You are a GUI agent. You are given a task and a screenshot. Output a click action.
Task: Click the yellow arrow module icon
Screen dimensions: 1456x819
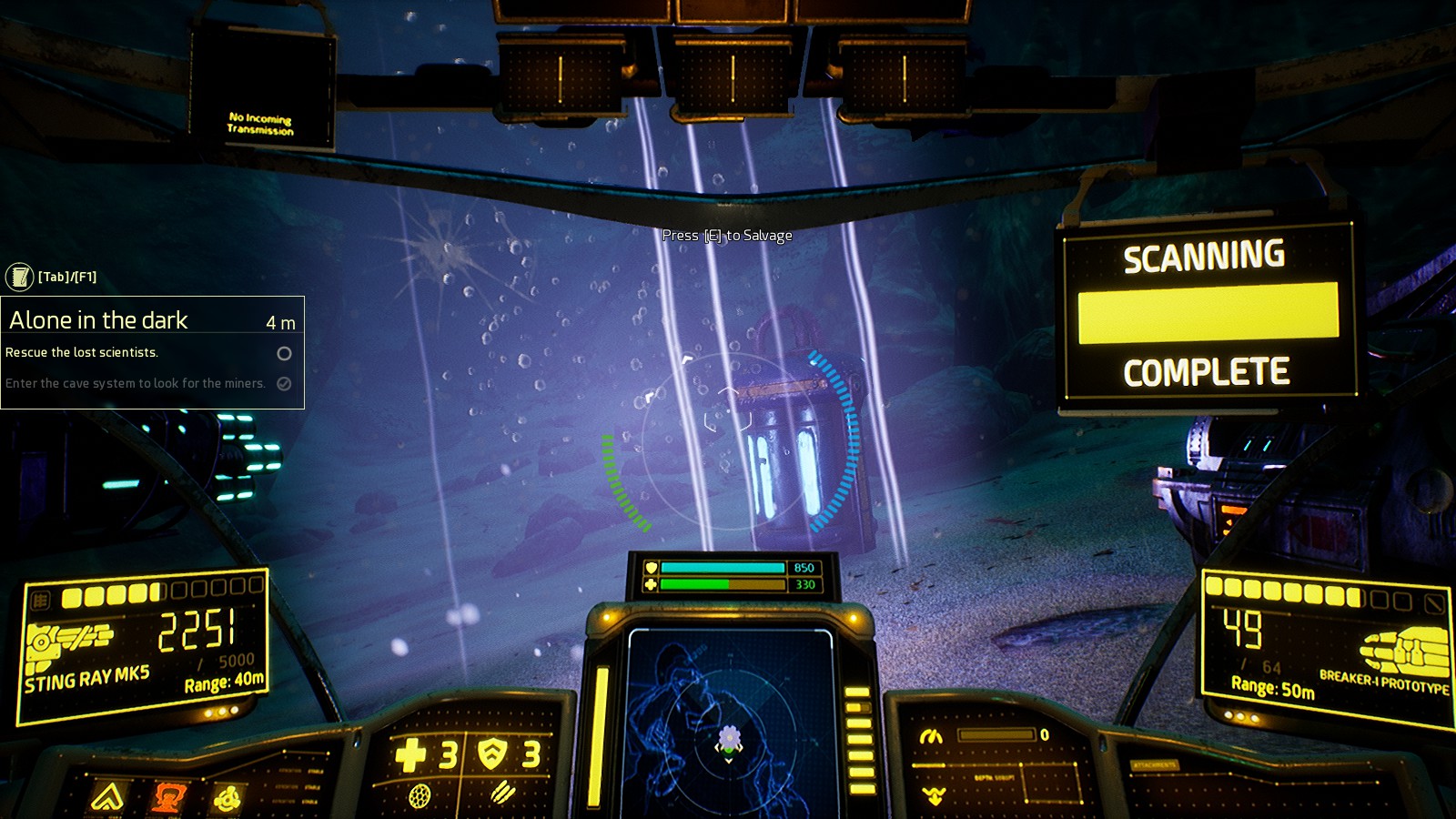click(x=107, y=798)
